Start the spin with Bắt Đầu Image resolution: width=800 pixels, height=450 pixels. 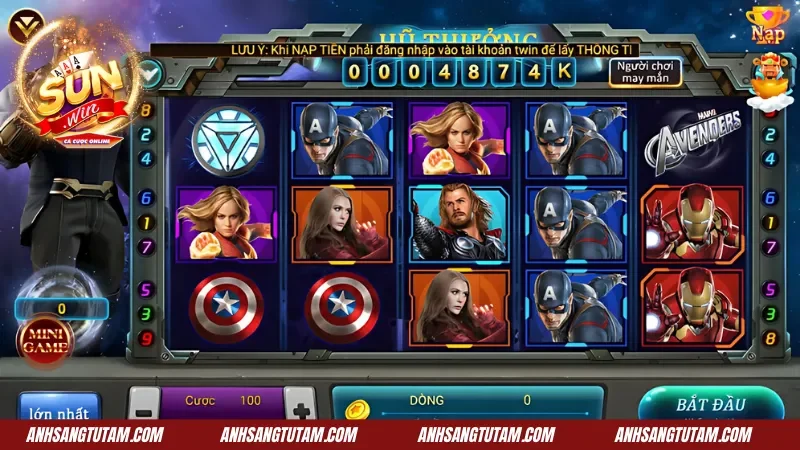pyautogui.click(x=710, y=405)
